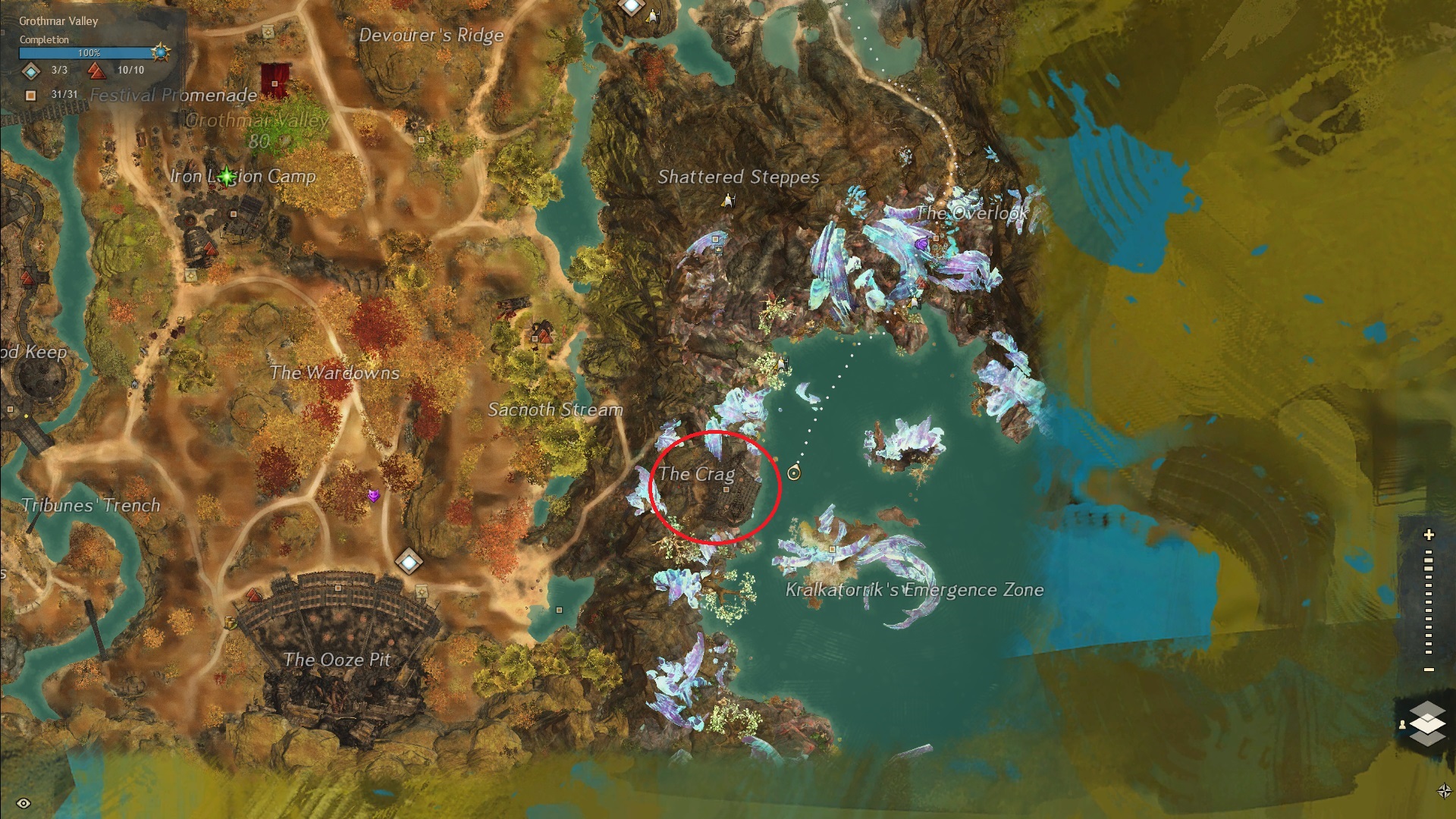Viewport: 1456px width, 819px height.
Task: Click the player position marker on the lake
Action: pyautogui.click(x=794, y=473)
